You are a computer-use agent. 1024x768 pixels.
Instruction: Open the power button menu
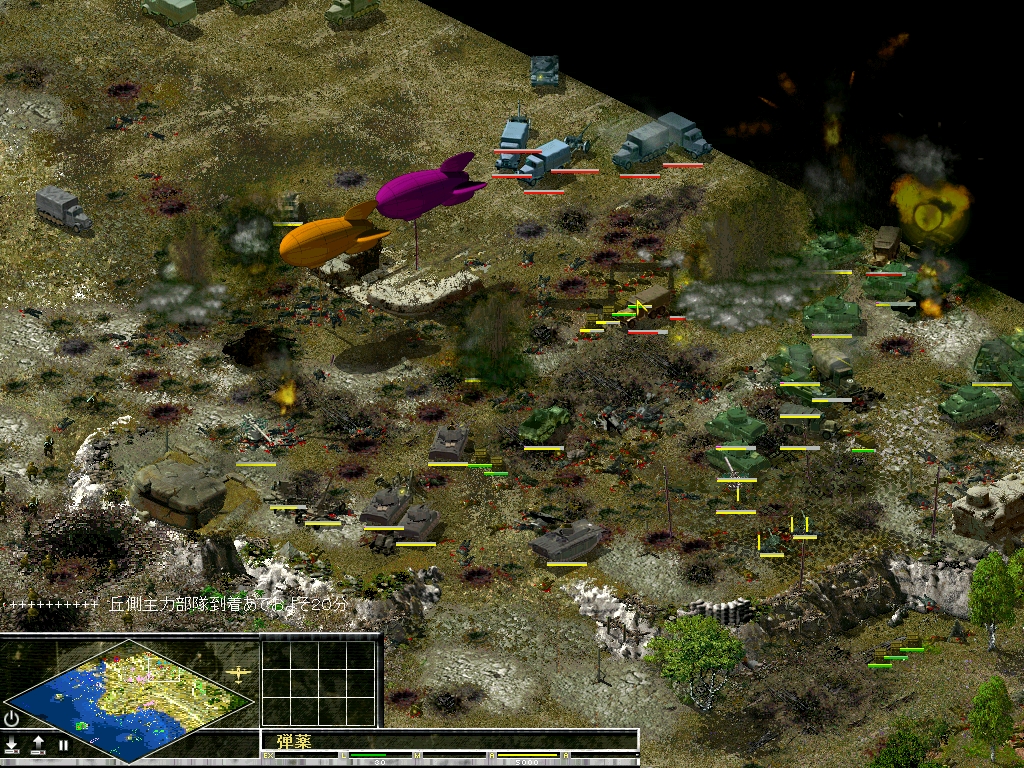click(x=12, y=719)
